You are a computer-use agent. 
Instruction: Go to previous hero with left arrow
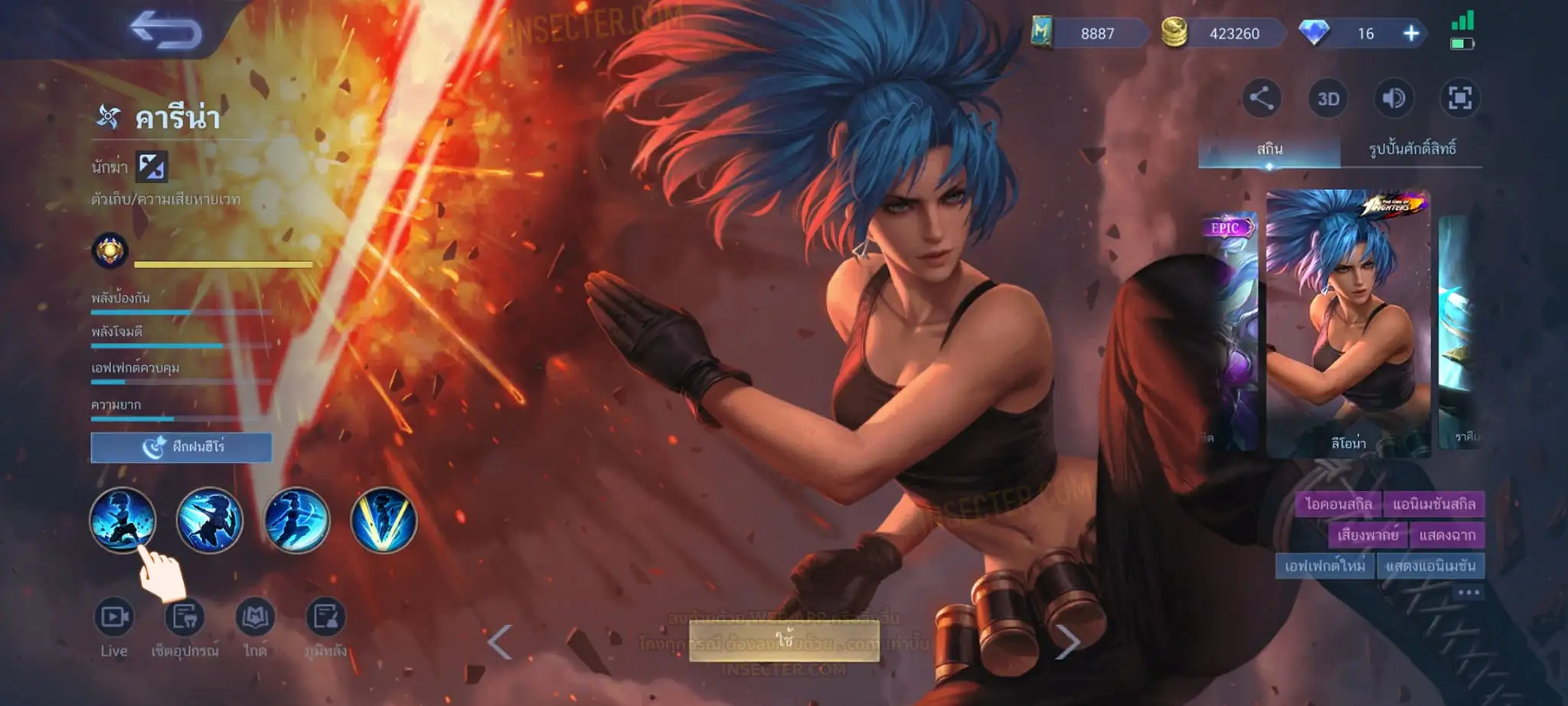point(500,642)
